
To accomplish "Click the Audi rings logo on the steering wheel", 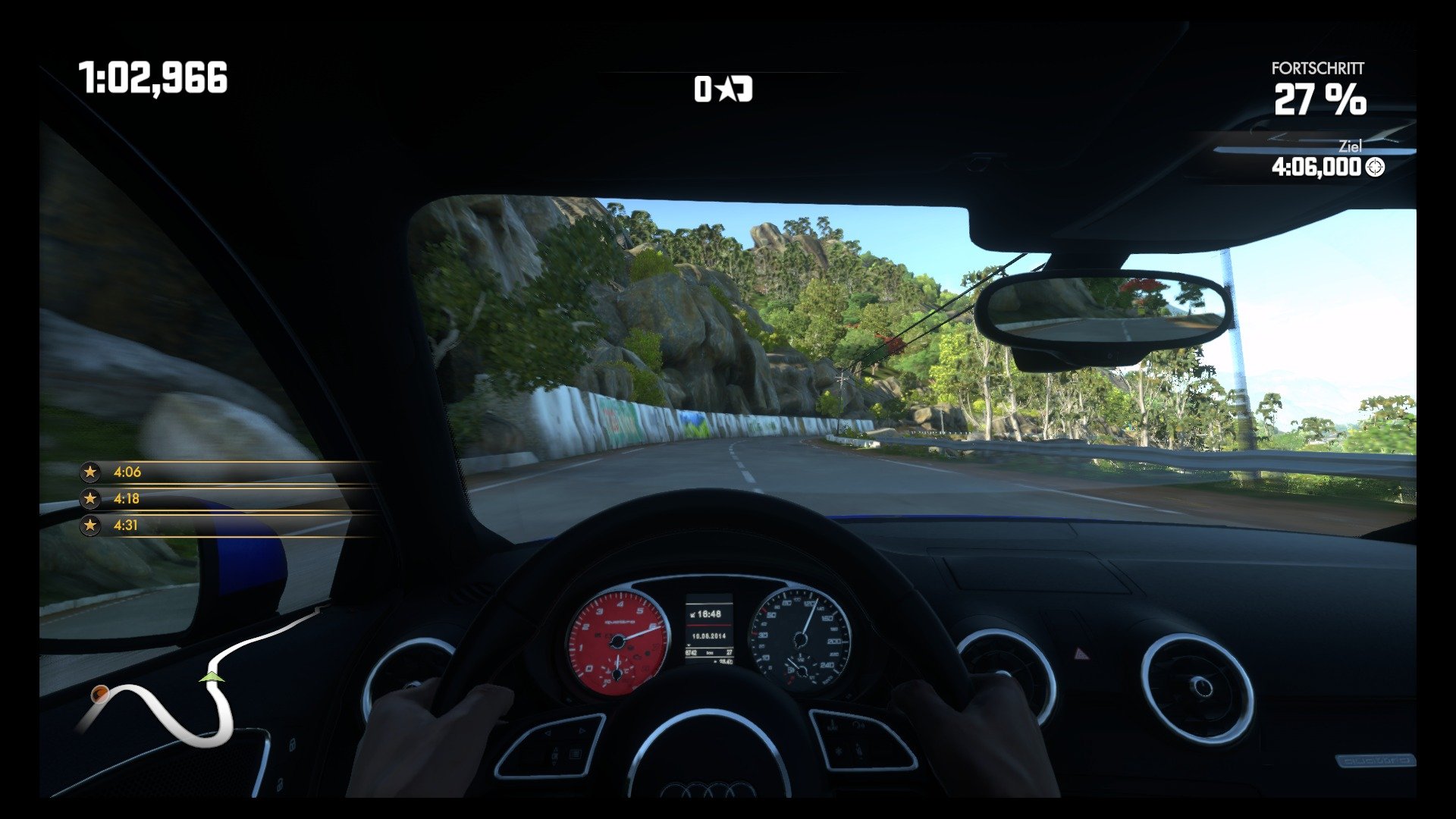I will (x=709, y=790).
